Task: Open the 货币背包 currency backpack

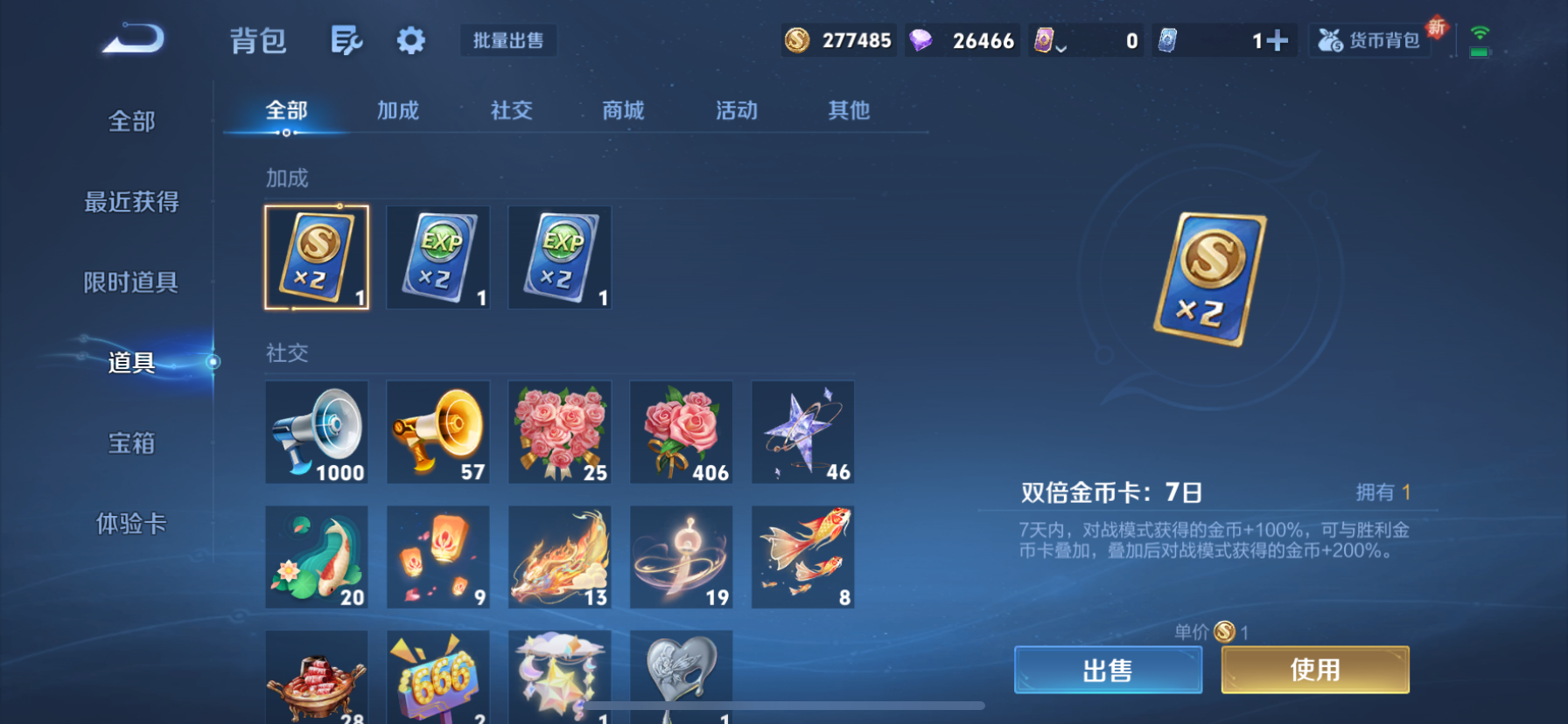Action: [x=1368, y=39]
